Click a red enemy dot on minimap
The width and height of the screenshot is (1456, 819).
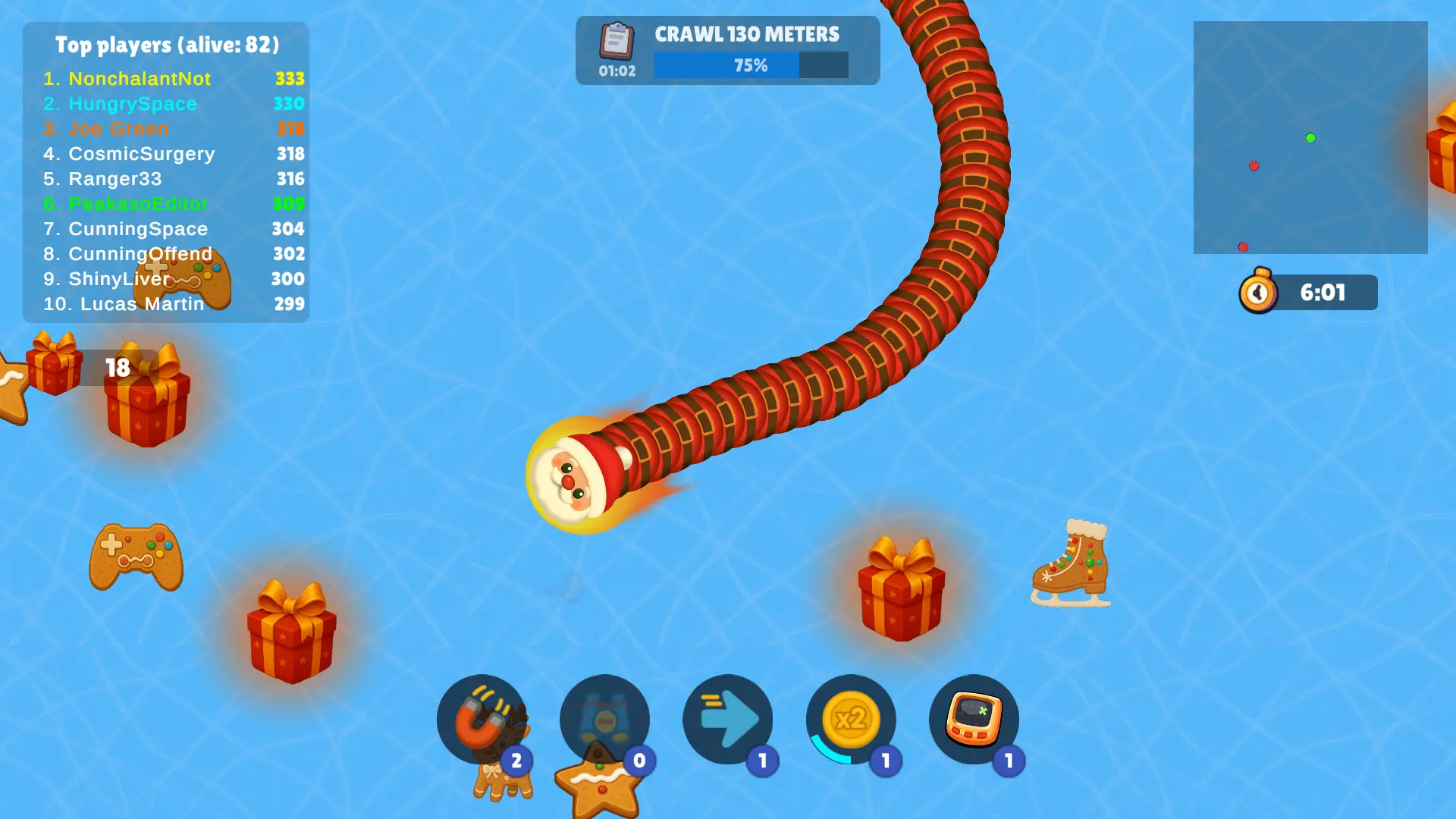tap(1254, 165)
